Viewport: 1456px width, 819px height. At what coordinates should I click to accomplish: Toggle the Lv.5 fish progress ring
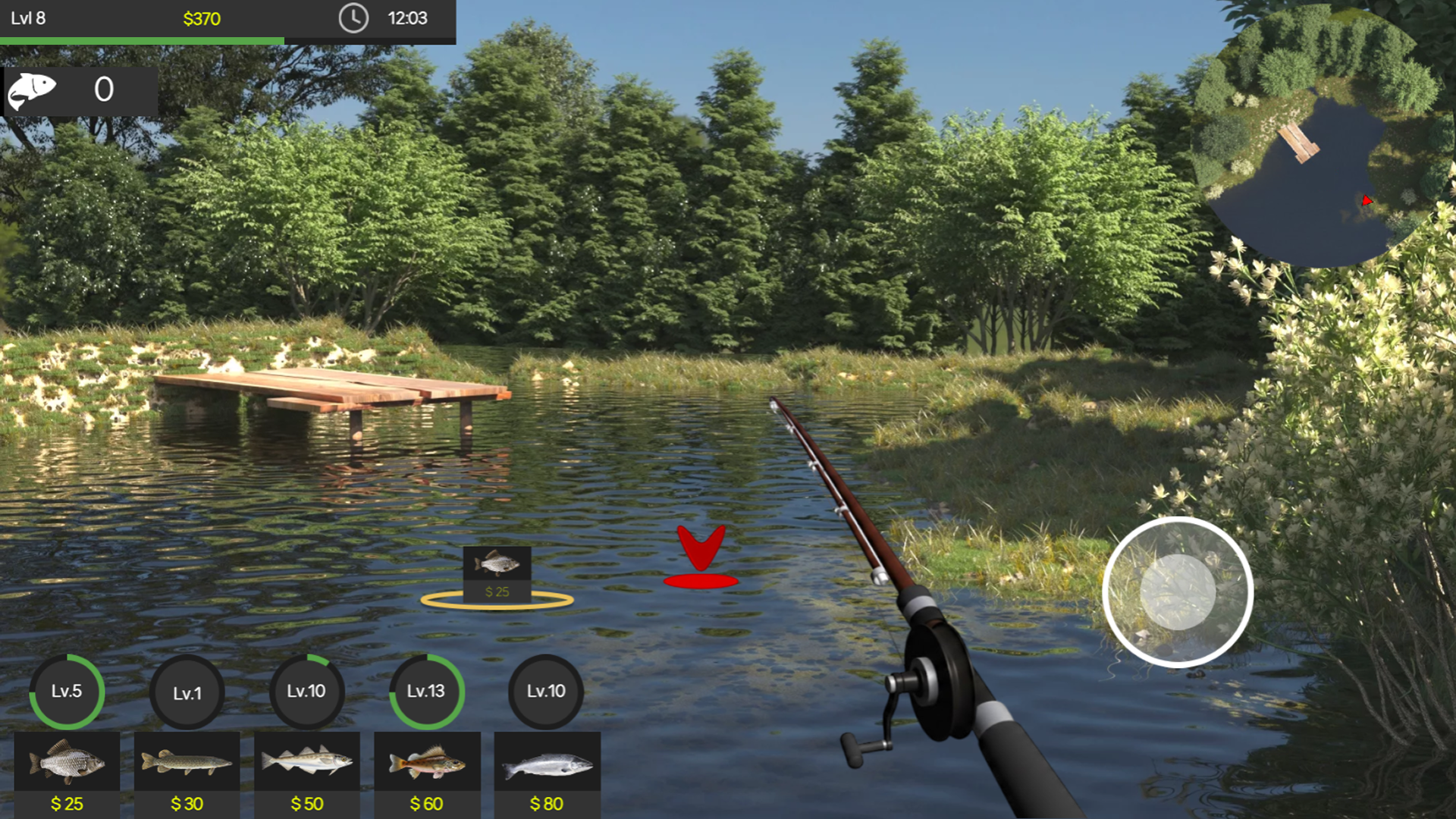[66, 691]
